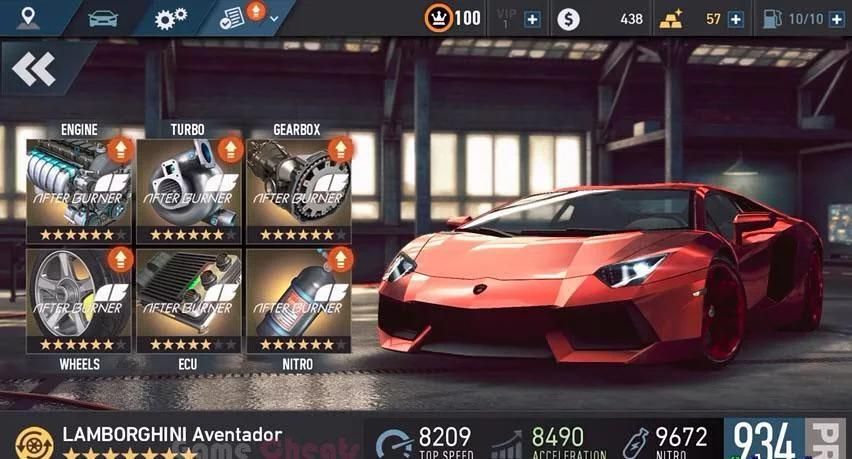Click the Lamborghini Aventador car emblem icon
Viewport: 852px width, 459px height.
(32, 439)
